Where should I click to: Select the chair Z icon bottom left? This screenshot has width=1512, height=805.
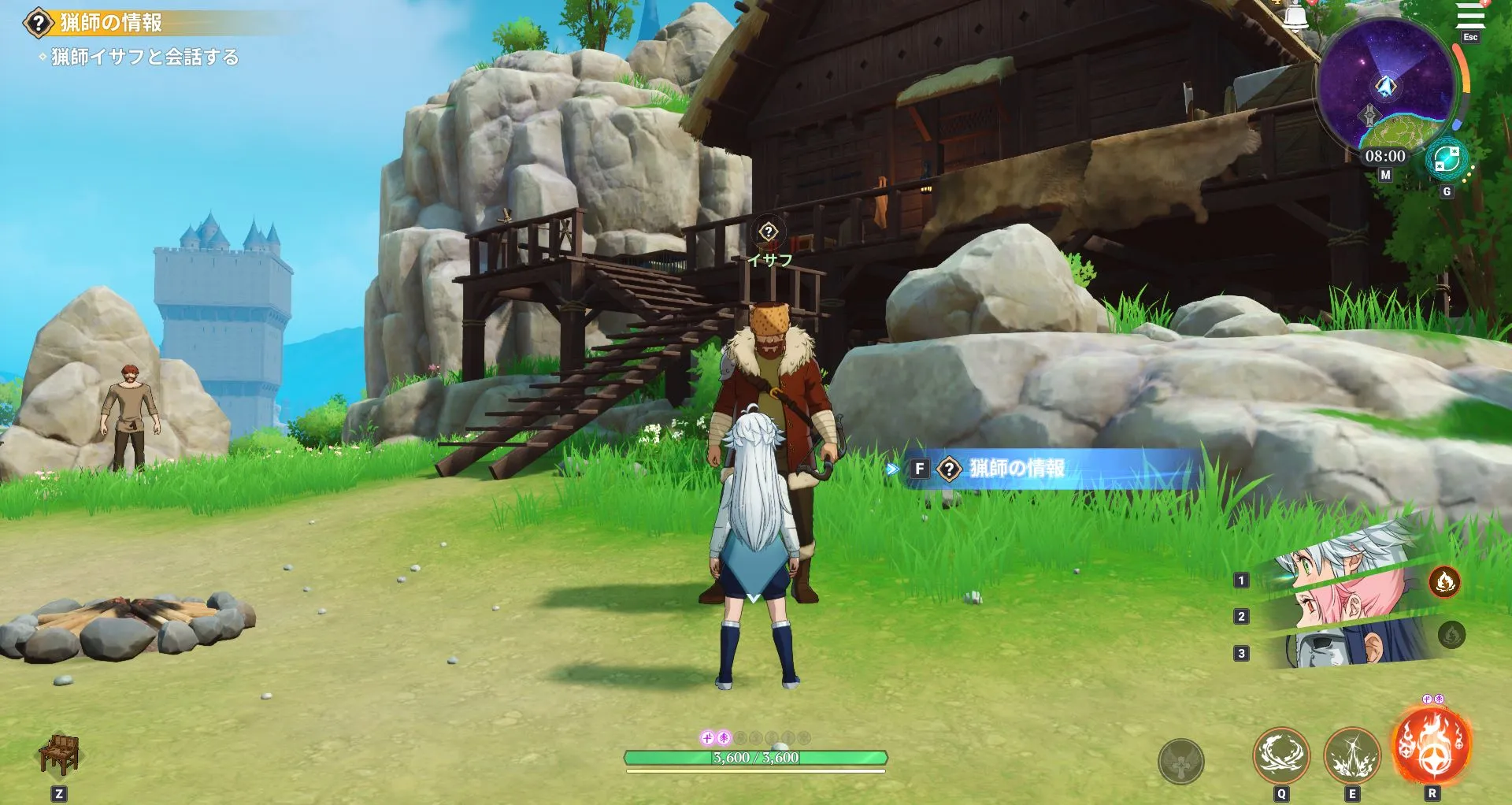click(x=59, y=754)
